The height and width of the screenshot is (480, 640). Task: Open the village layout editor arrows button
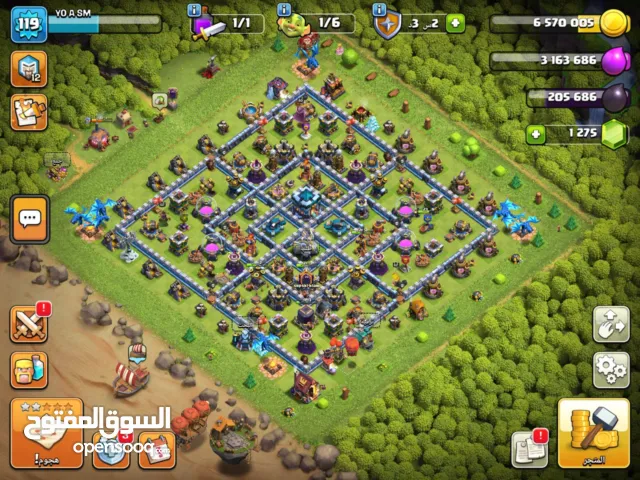[611, 324]
